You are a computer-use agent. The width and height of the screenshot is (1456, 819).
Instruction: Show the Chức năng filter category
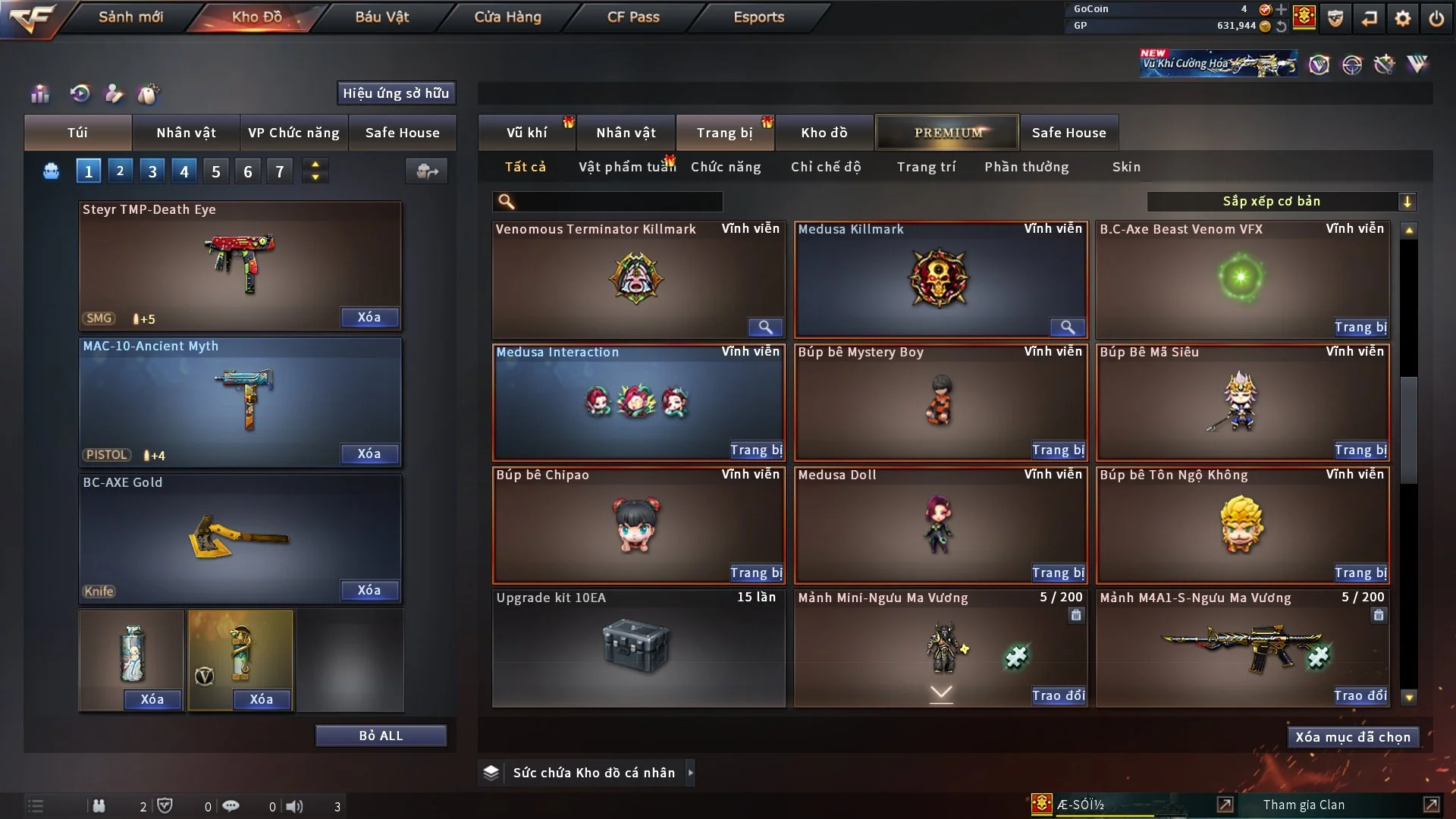click(x=726, y=167)
